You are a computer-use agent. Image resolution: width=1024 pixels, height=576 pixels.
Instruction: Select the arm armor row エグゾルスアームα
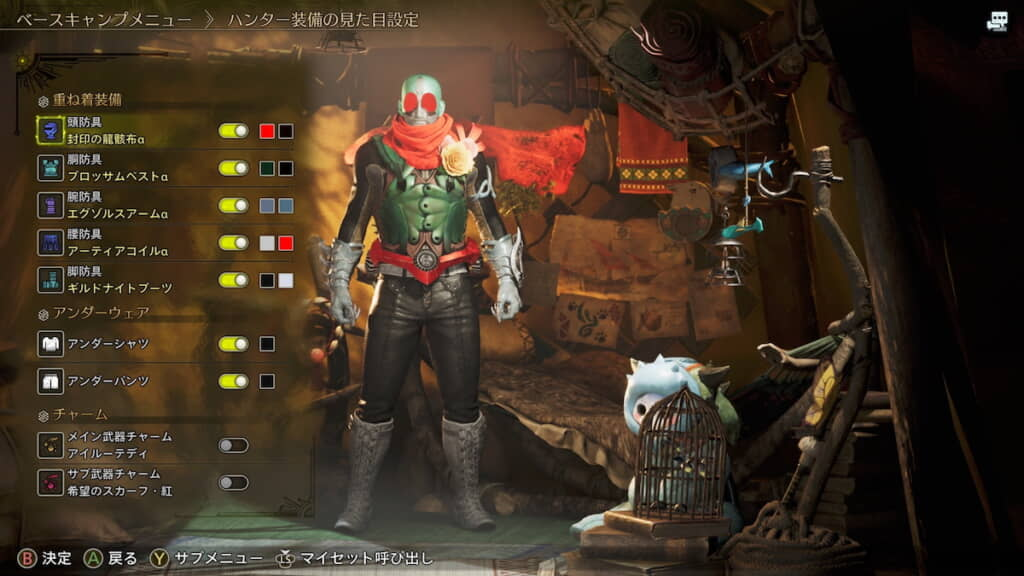click(x=120, y=206)
